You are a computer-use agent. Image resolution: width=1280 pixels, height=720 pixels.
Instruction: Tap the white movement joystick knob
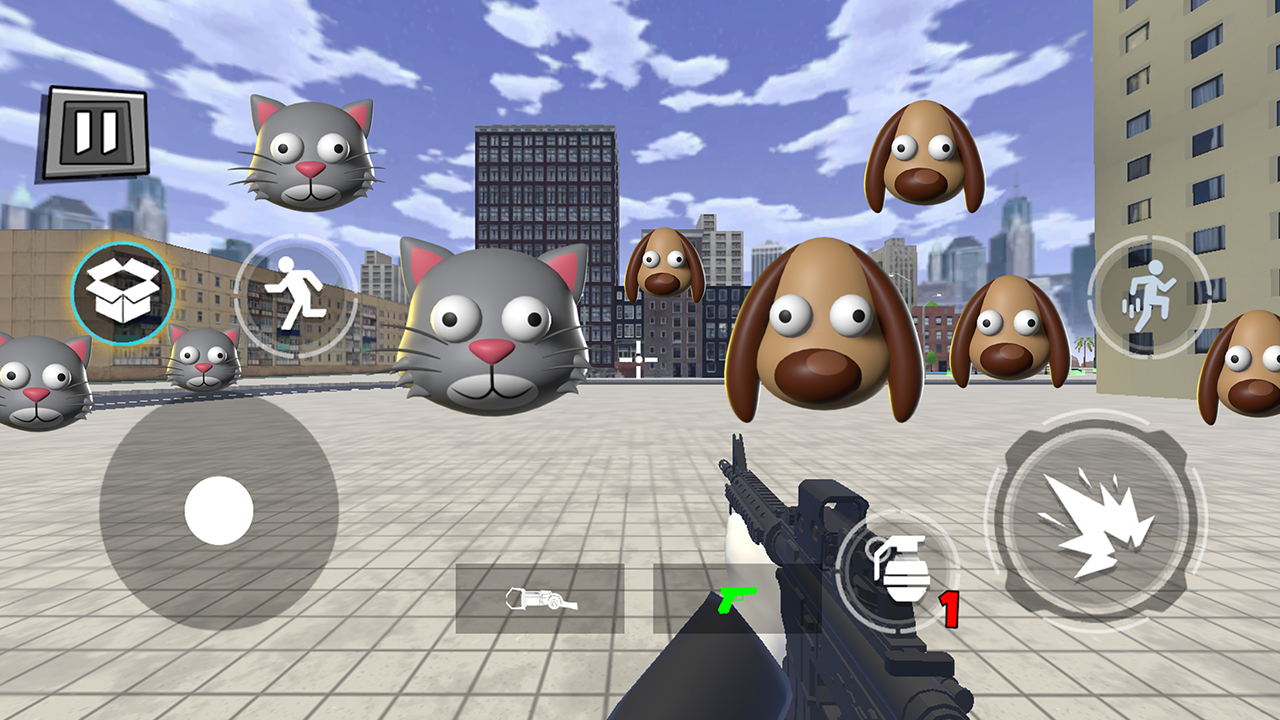[219, 510]
